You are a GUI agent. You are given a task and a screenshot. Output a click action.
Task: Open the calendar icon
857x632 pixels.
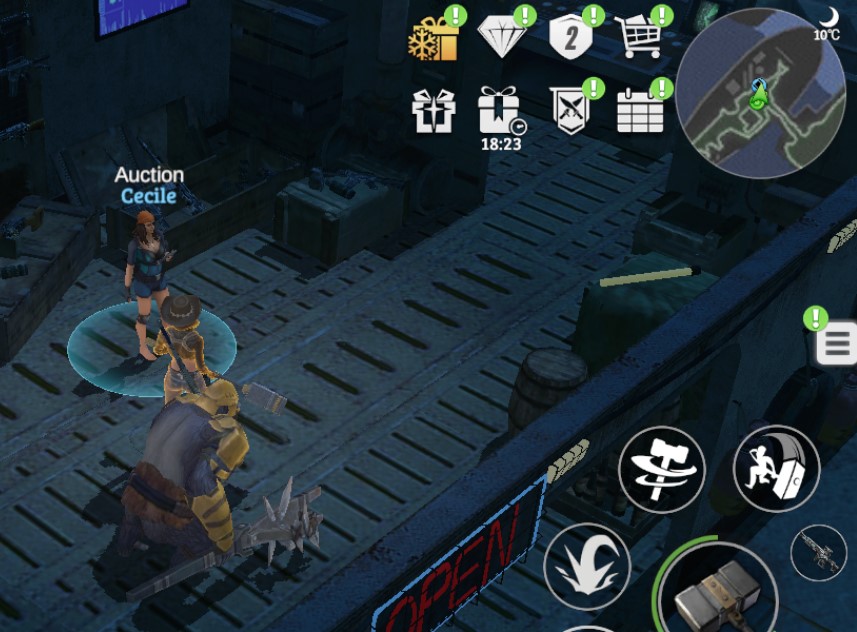coord(640,110)
